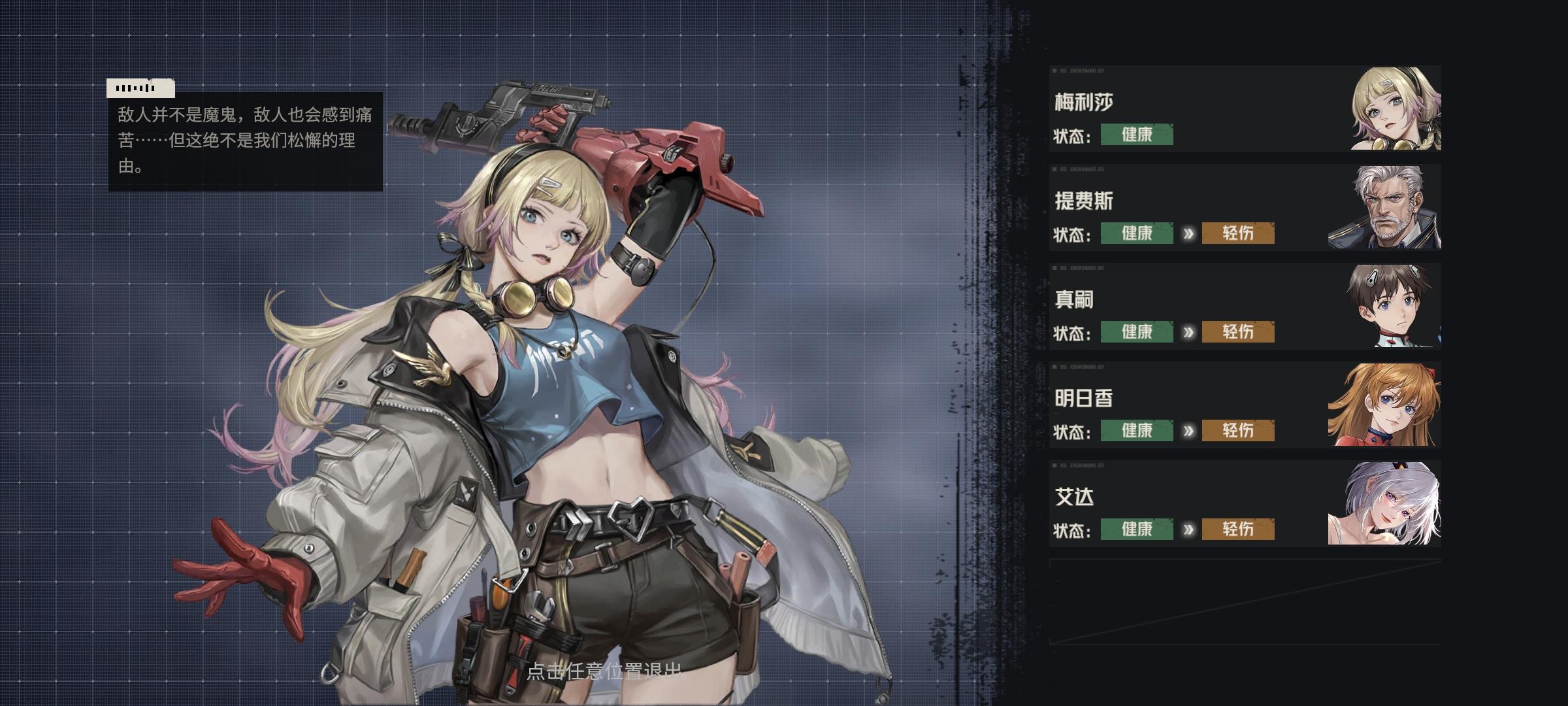The width and height of the screenshot is (1568, 706).
Task: Select the 提费斯 character row
Action: pos(1245,208)
